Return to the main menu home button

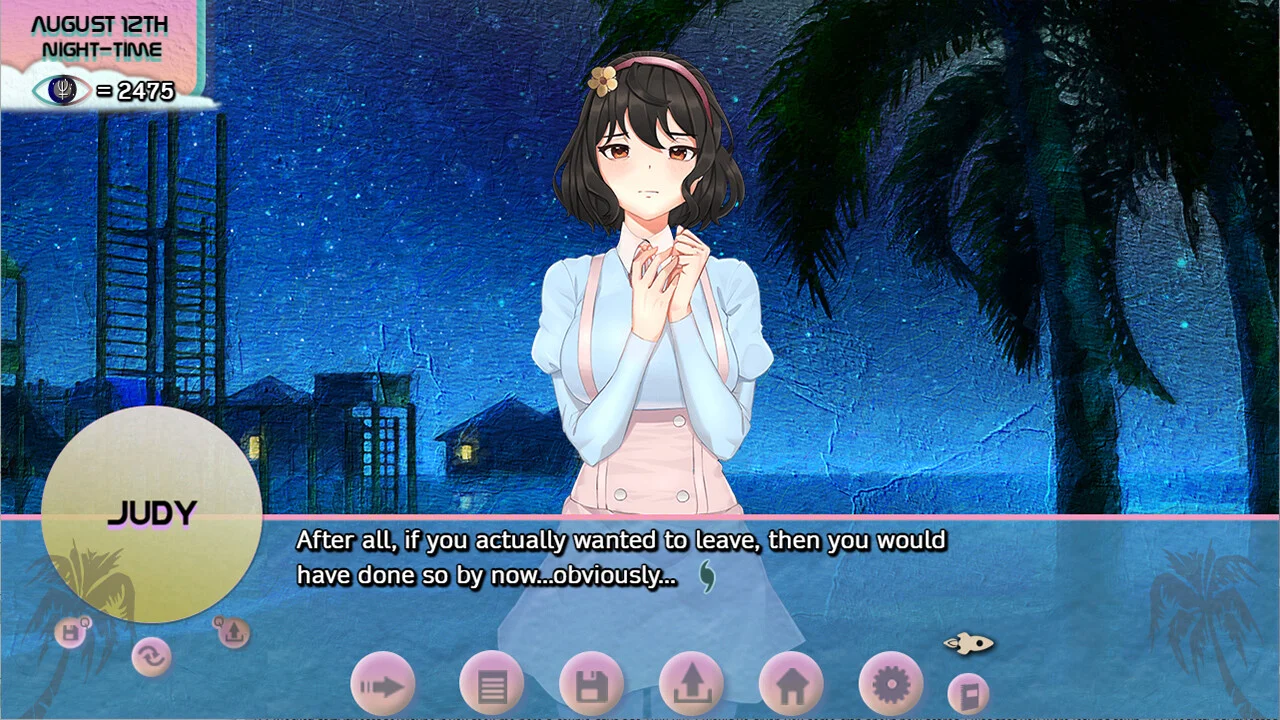pos(791,685)
